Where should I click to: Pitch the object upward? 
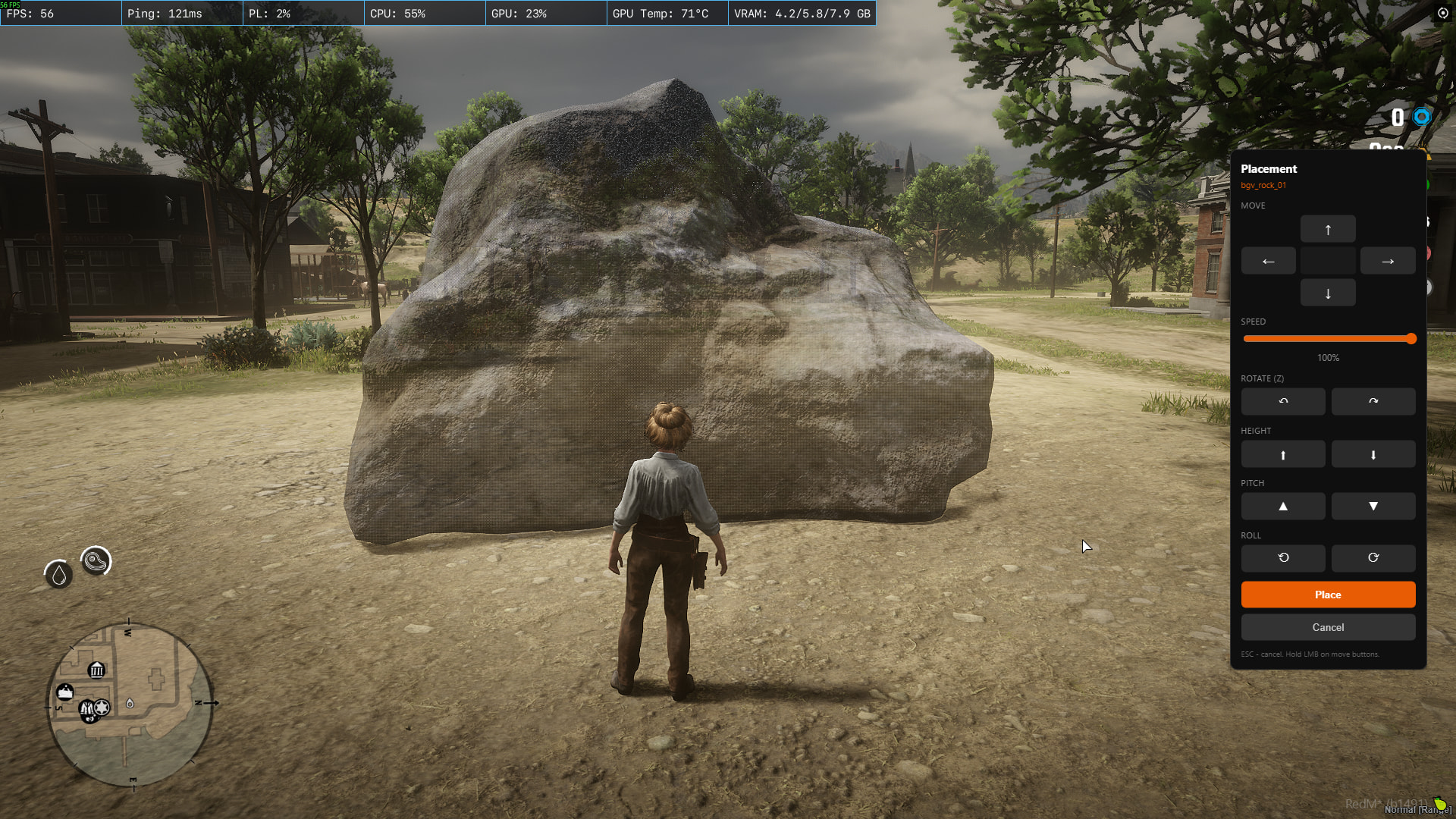1283,506
